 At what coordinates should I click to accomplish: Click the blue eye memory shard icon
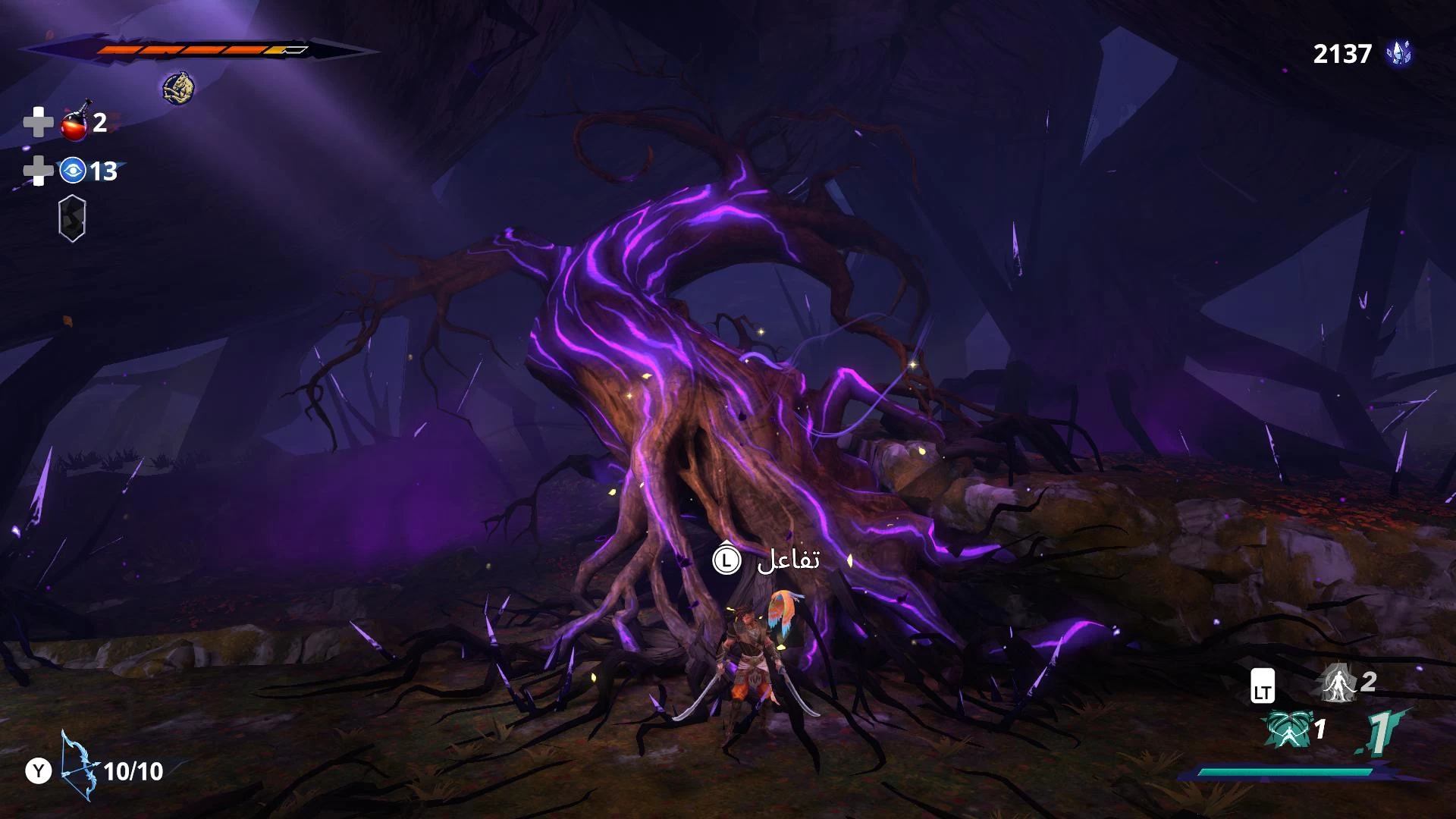click(x=73, y=171)
